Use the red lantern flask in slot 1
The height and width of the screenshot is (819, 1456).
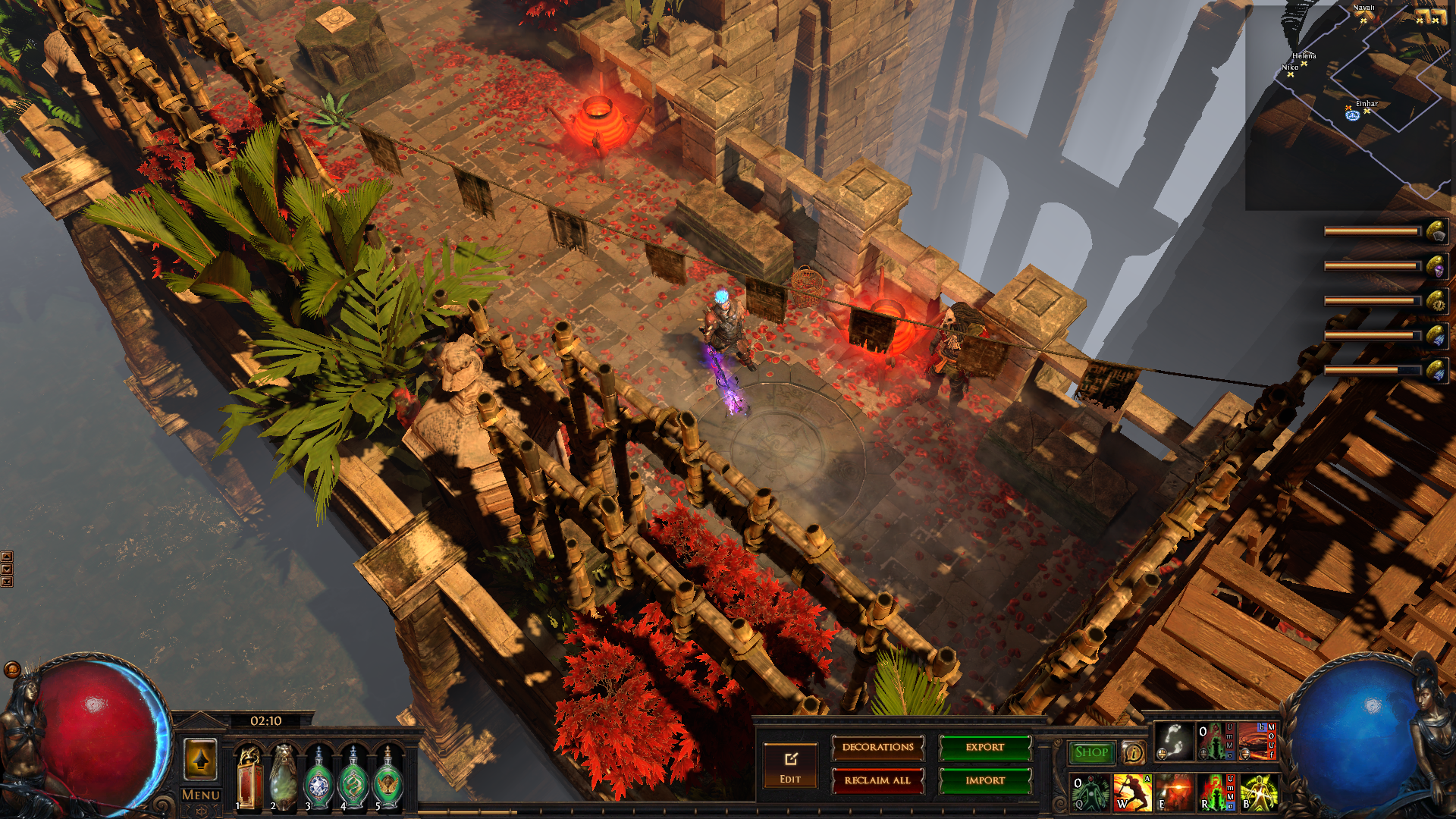click(x=249, y=777)
